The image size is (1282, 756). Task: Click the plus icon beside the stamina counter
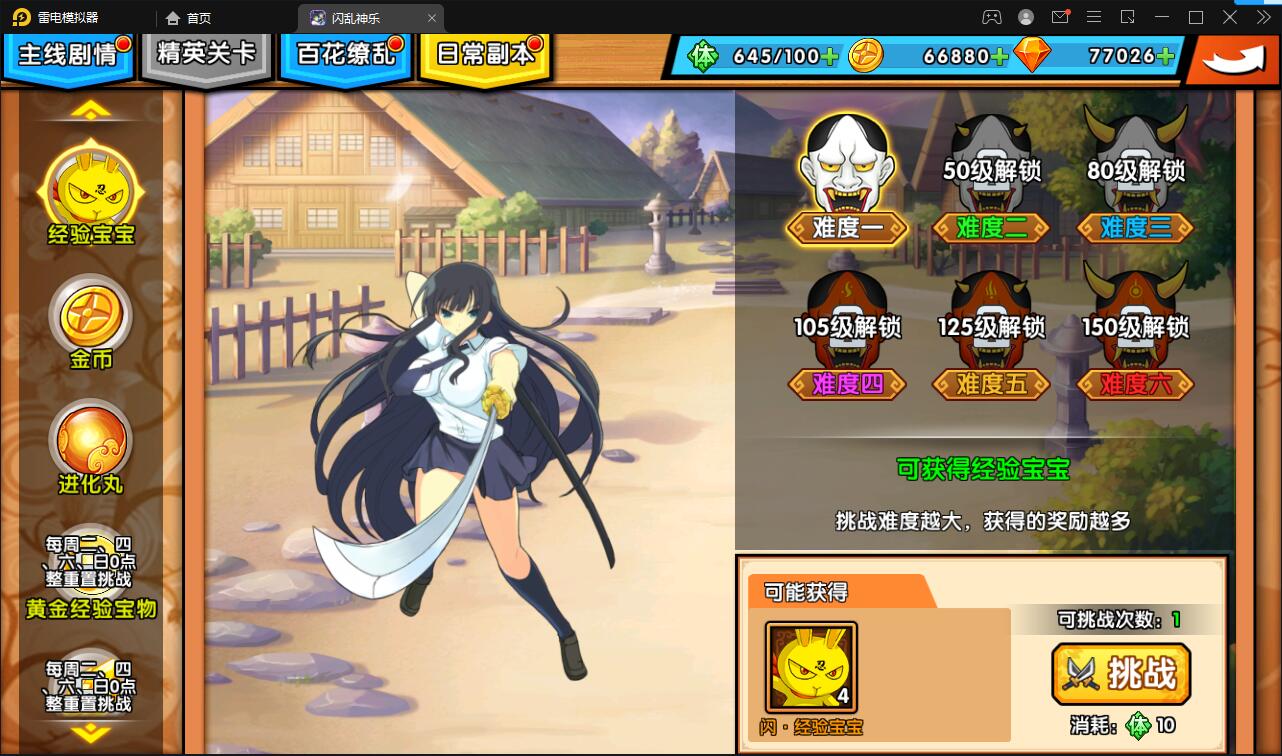click(829, 57)
